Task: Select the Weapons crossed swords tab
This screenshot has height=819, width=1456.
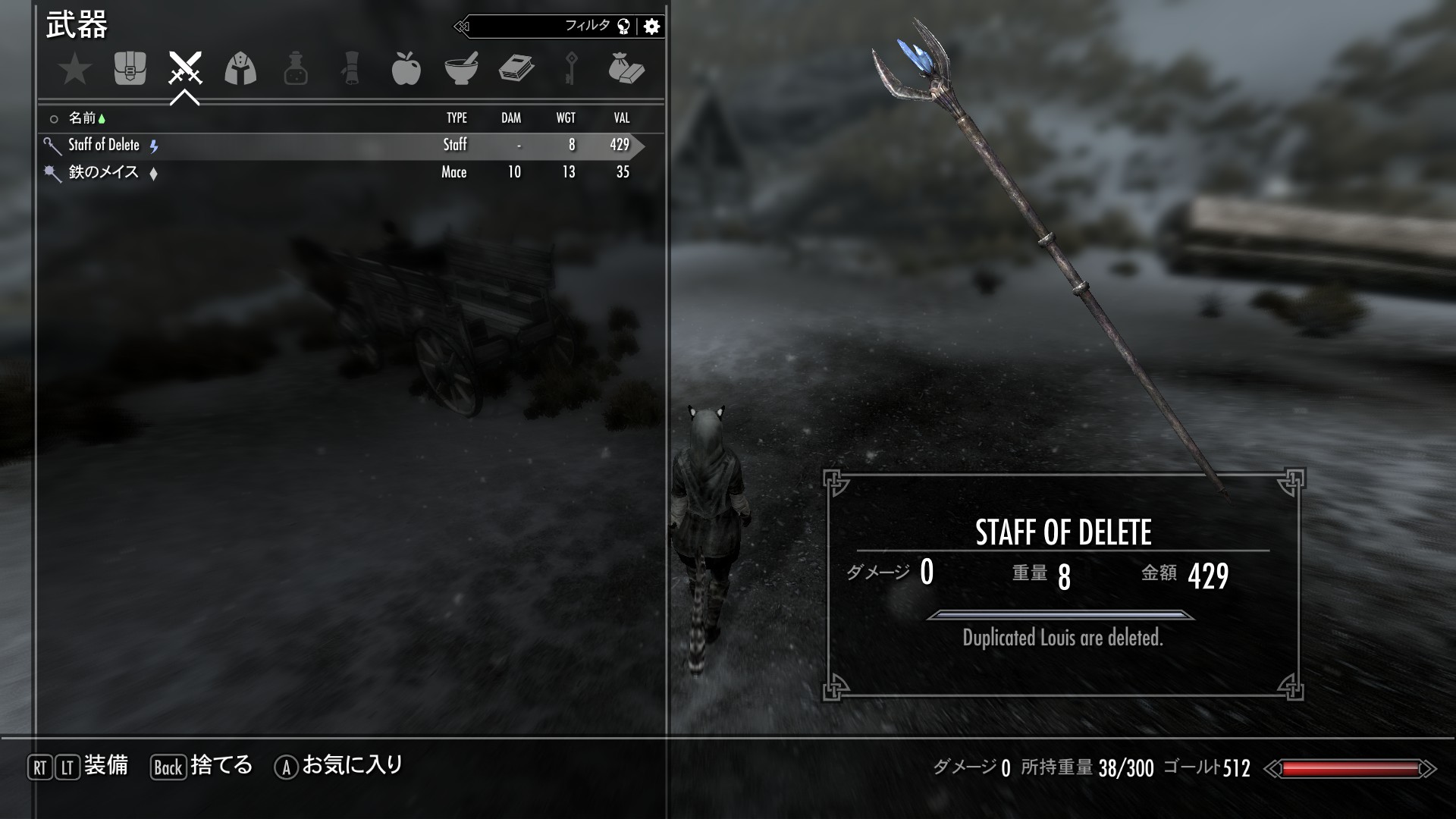Action: 185,68
